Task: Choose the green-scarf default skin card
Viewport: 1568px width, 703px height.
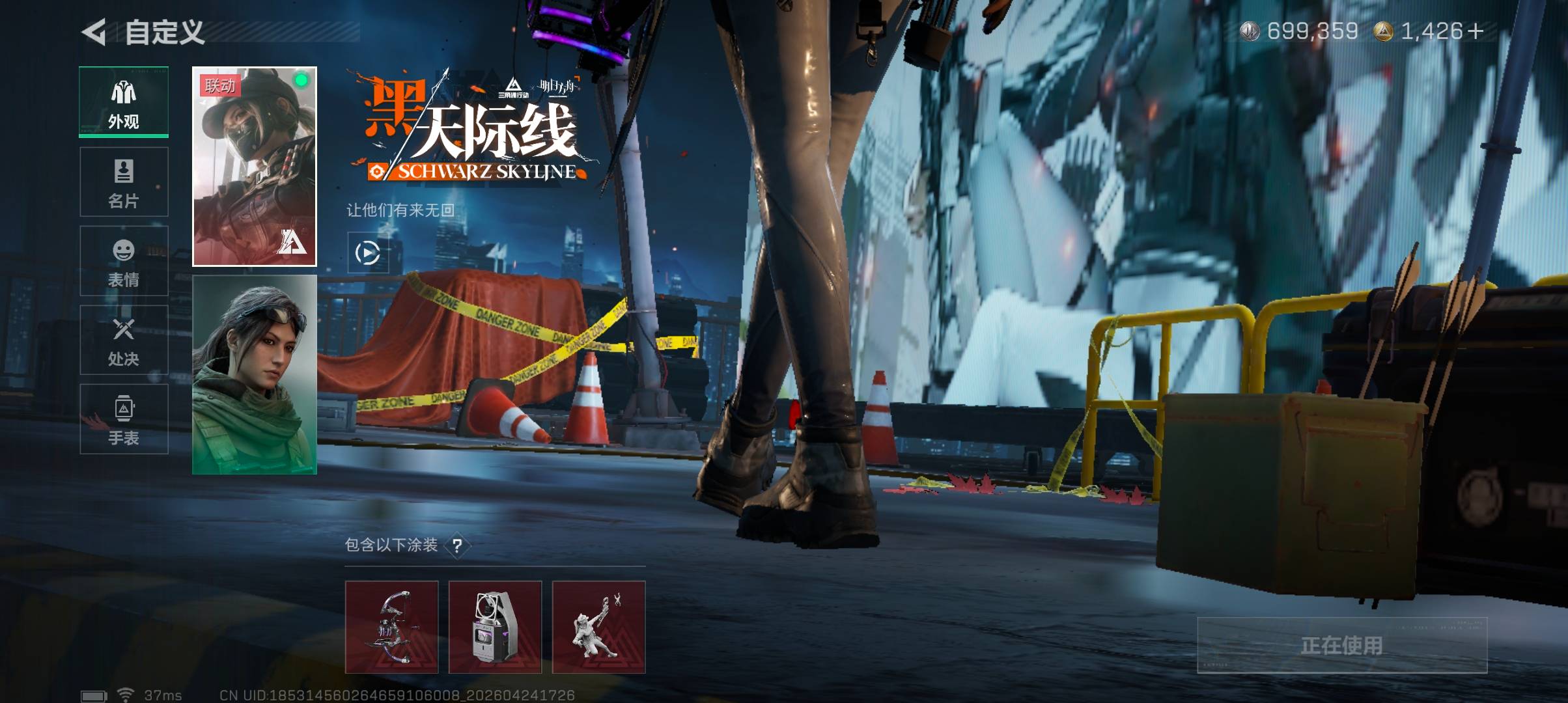Action: (x=255, y=374)
